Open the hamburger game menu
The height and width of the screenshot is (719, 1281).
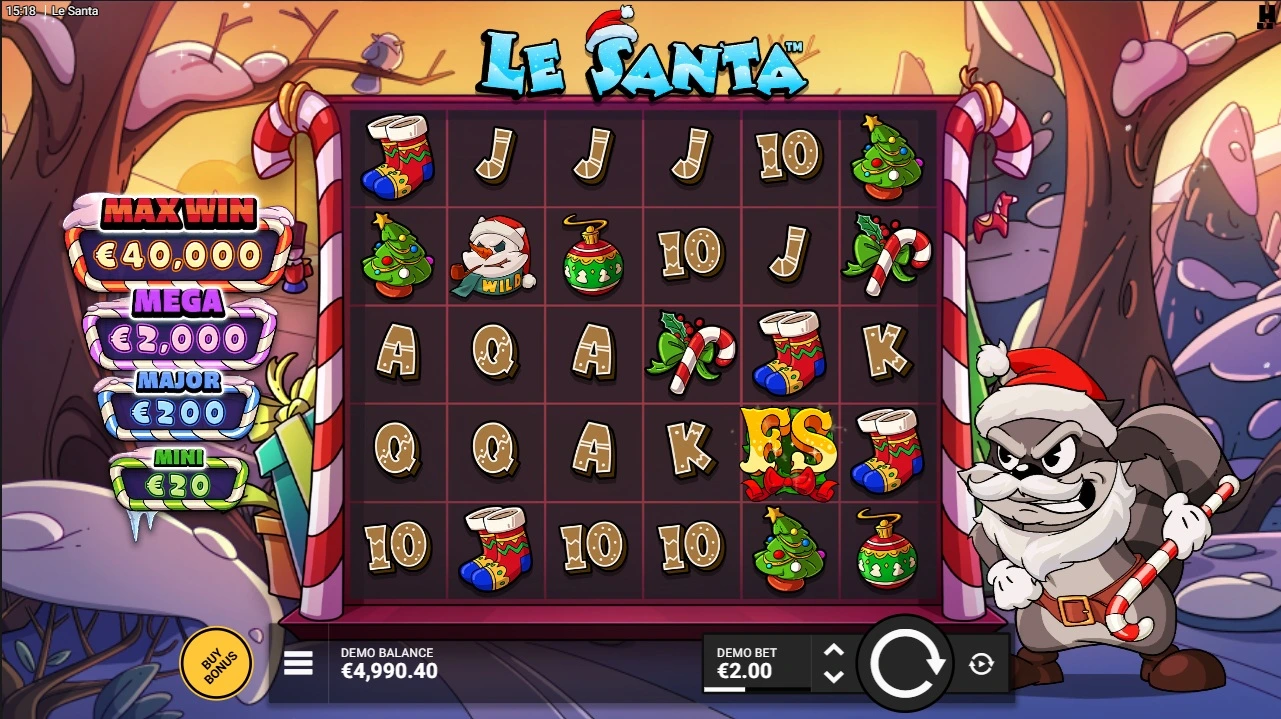(298, 663)
